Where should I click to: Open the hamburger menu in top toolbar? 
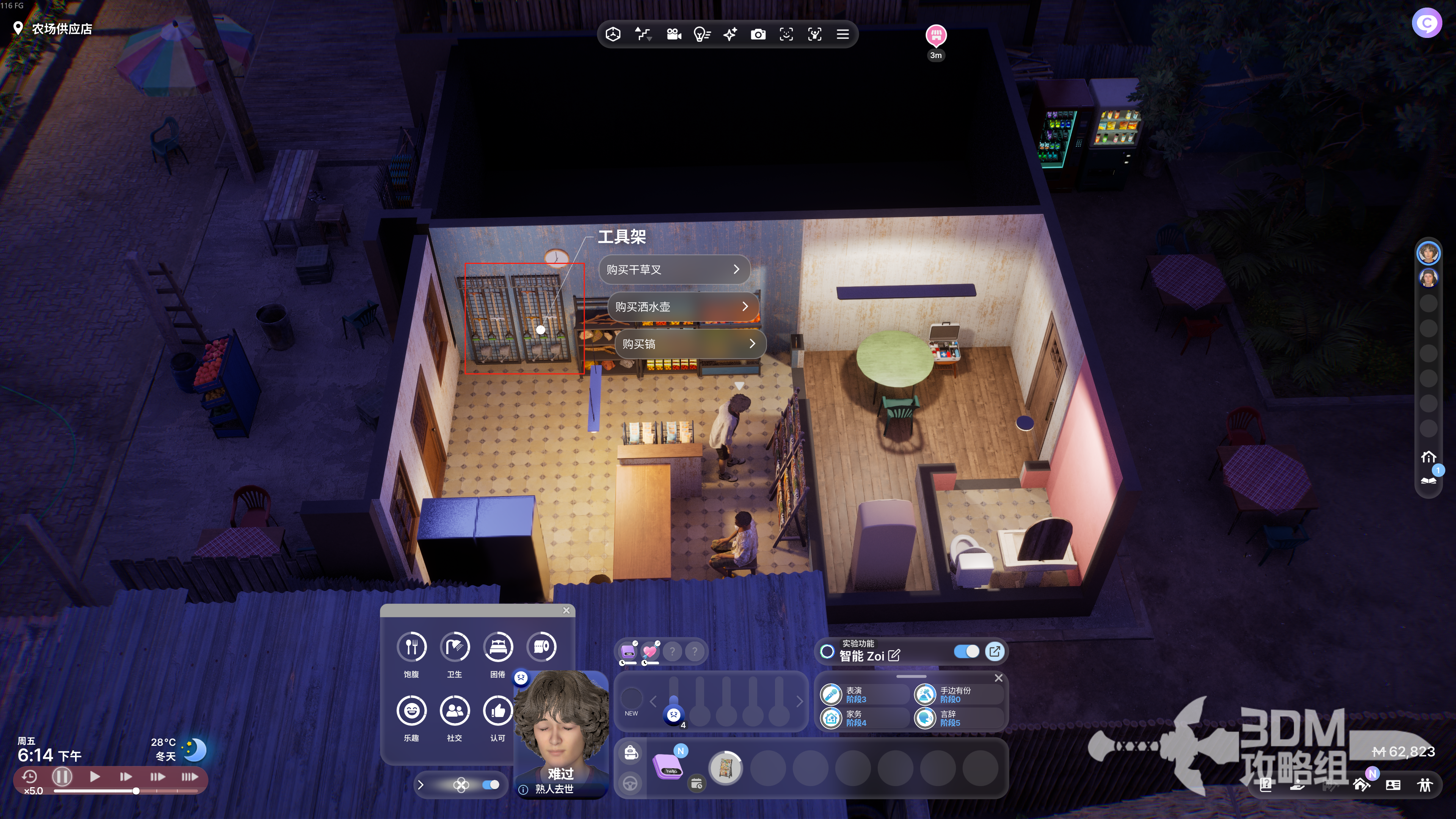[x=843, y=35]
